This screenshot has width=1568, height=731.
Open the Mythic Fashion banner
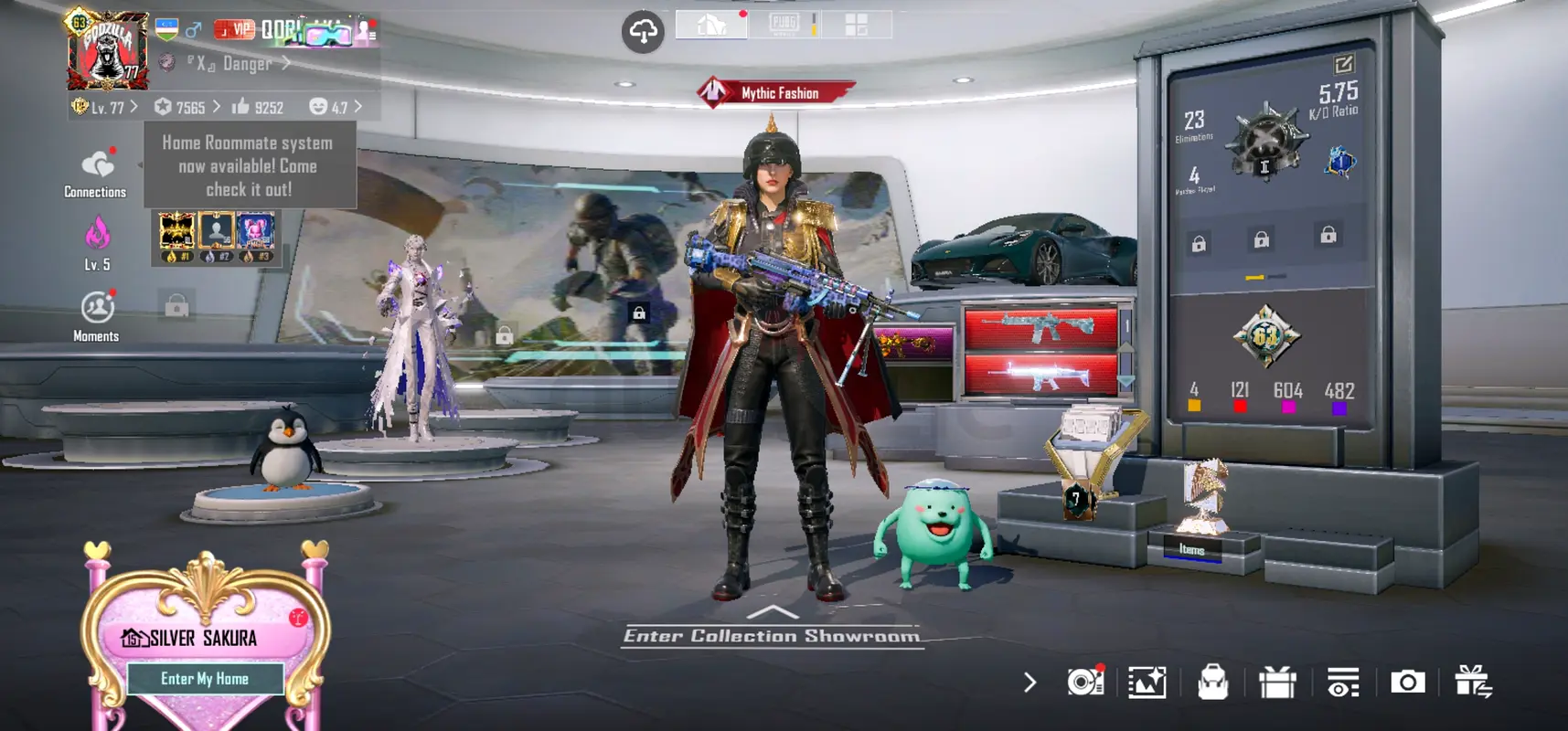click(x=775, y=93)
